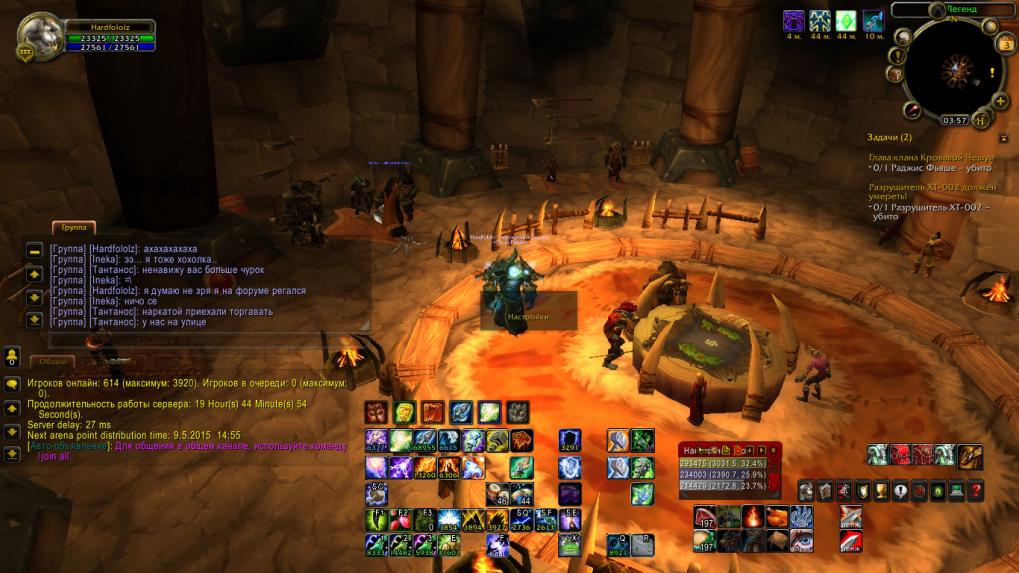Select the Разрушитель XT-002 quest entry

(932, 191)
